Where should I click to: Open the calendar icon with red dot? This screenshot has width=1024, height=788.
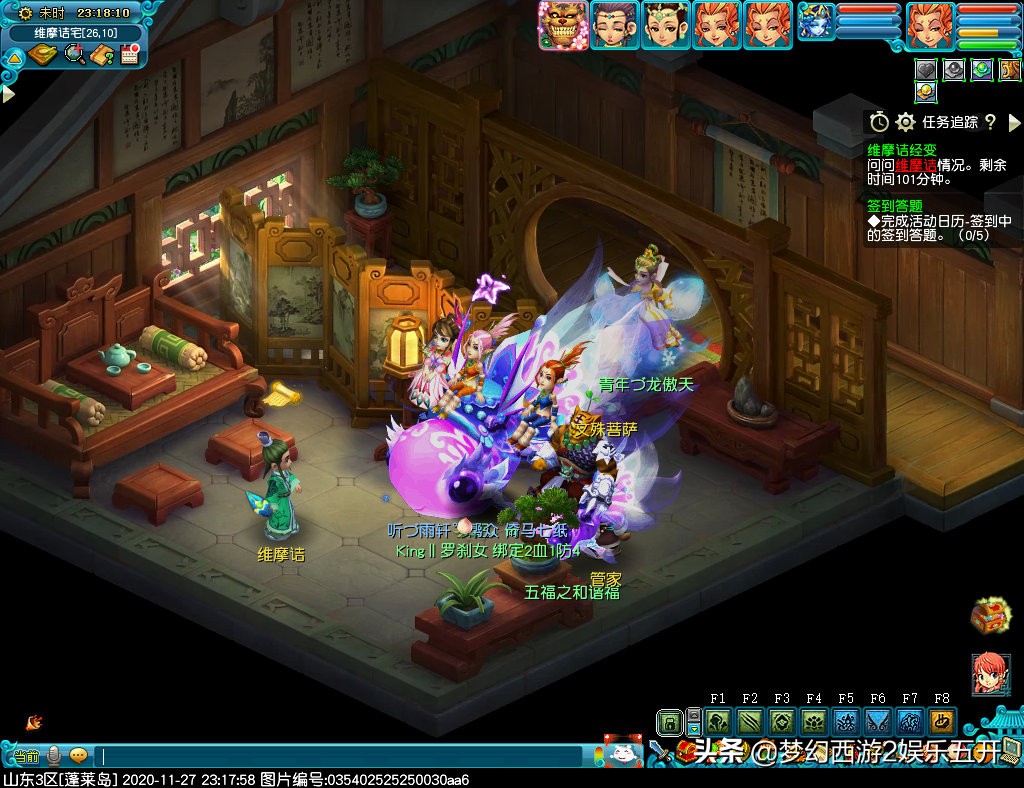pos(129,54)
